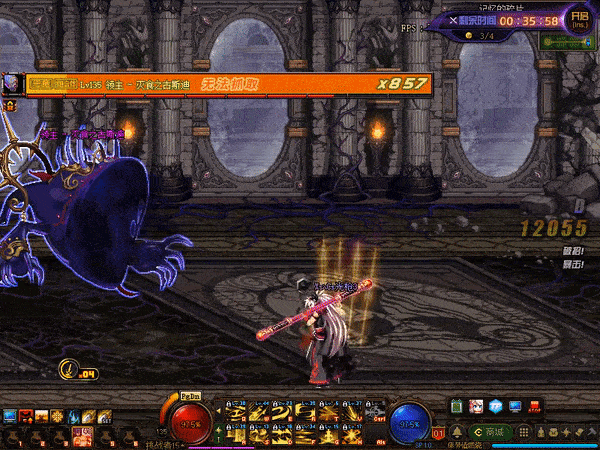
Task: Toggle the round 月日 minimap button
Action: pyautogui.click(x=580, y=19)
